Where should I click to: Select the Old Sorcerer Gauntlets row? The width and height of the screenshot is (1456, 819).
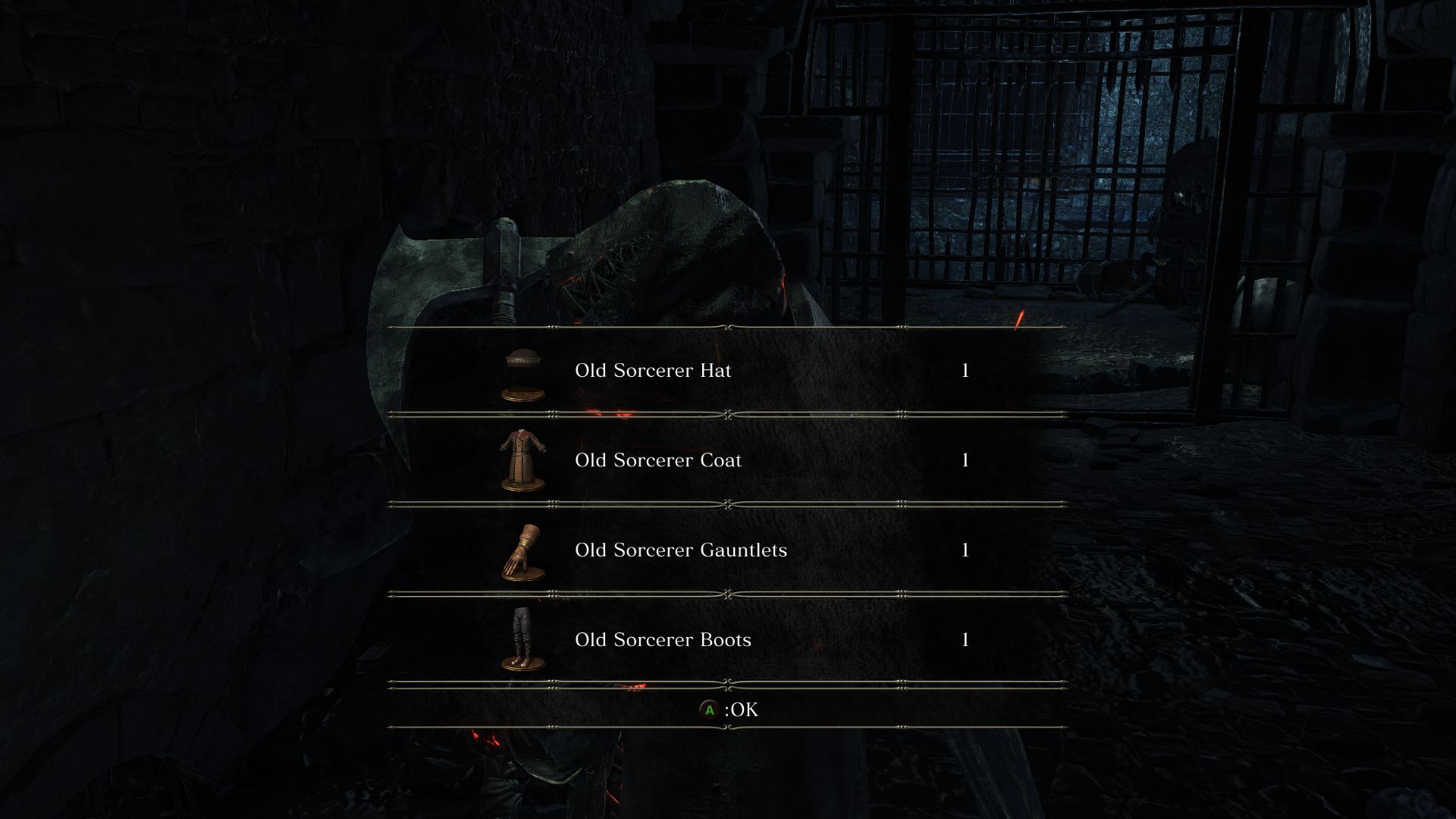[x=682, y=550]
